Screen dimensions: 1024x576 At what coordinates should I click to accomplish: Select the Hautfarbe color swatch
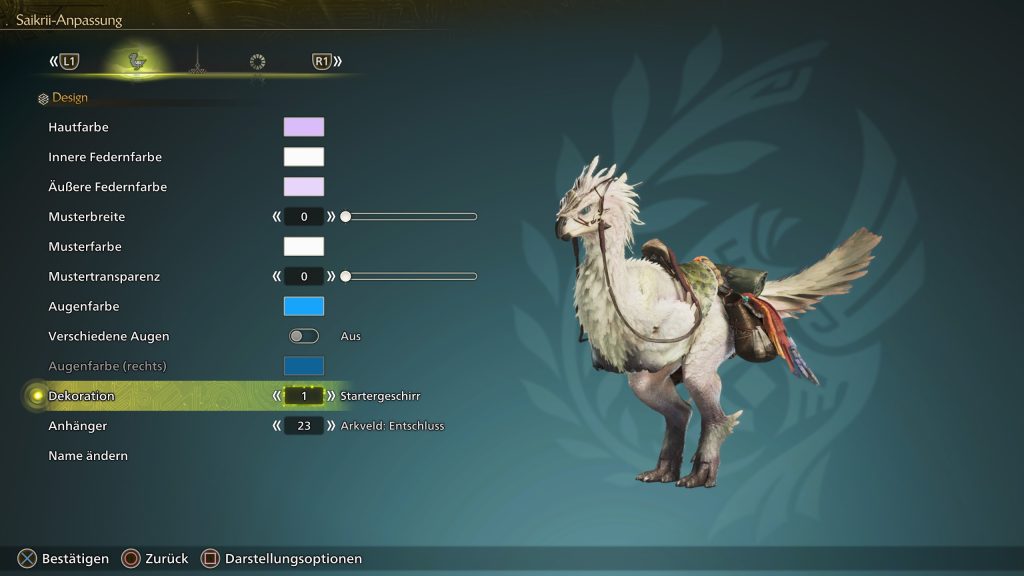point(304,127)
